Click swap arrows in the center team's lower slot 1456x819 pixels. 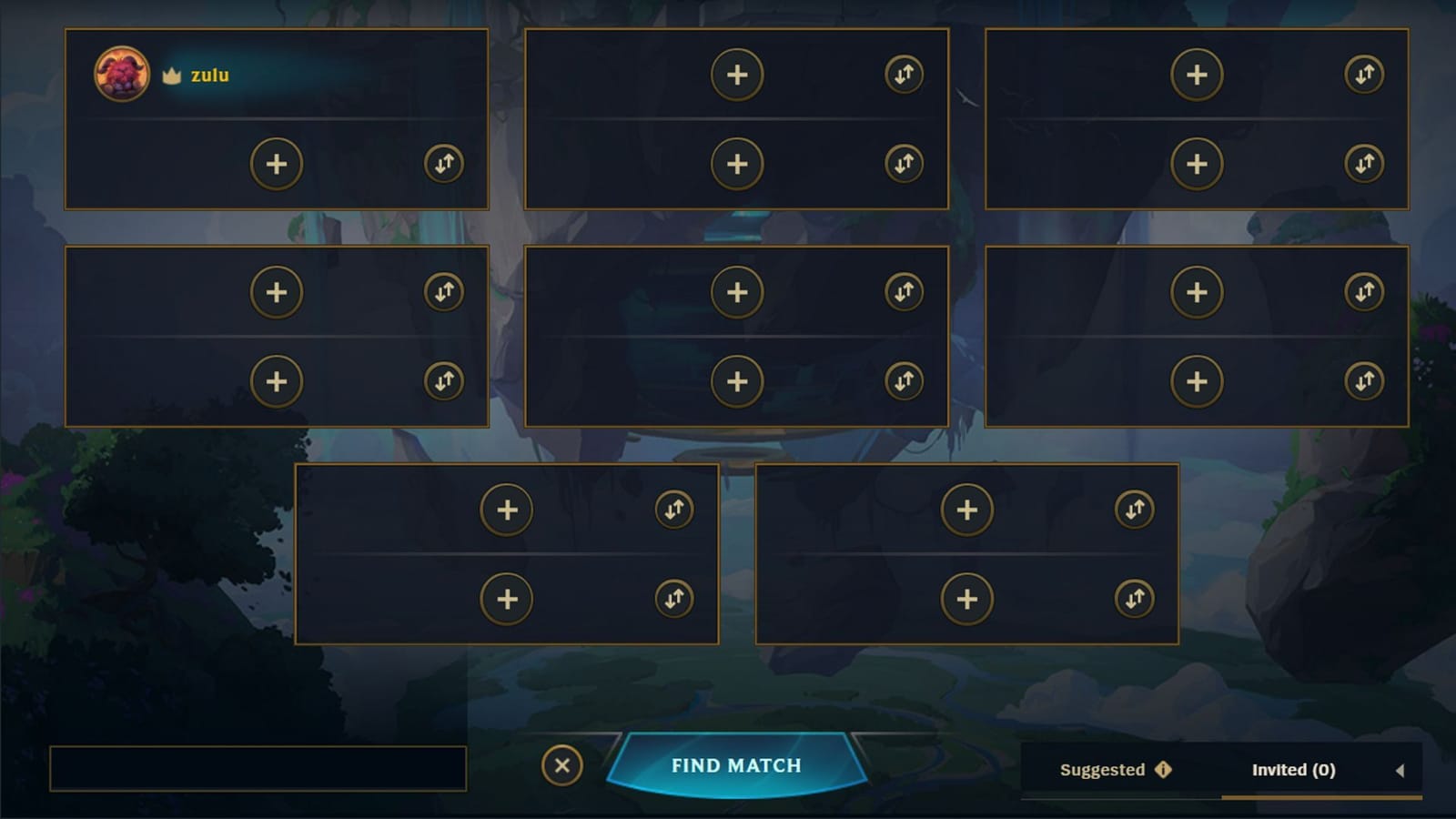[905, 382]
